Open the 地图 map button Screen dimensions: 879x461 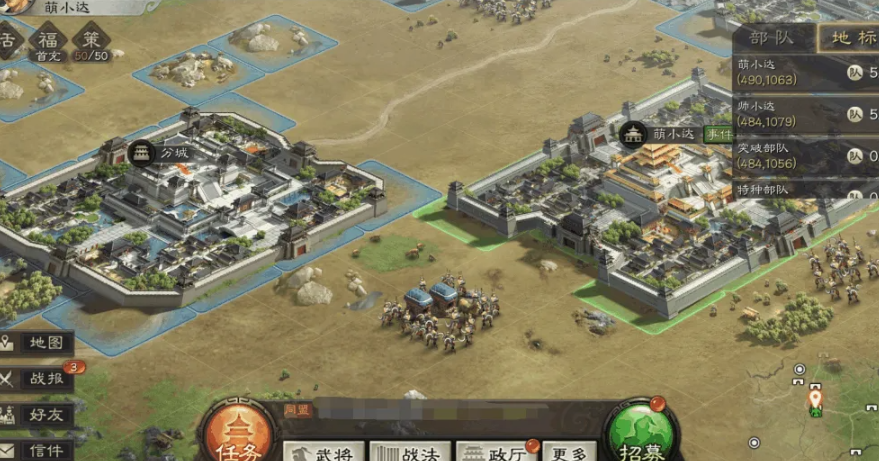(37, 343)
